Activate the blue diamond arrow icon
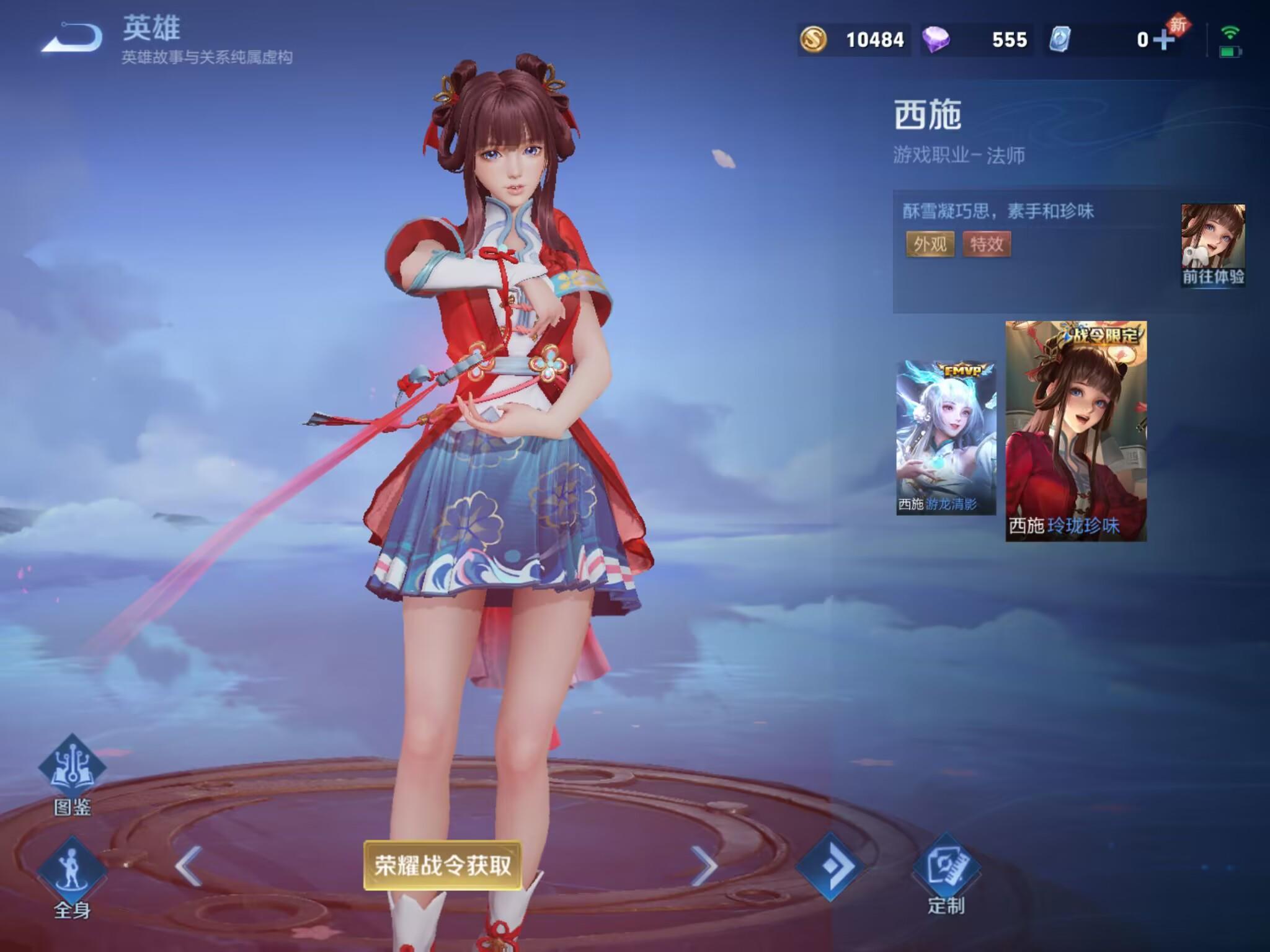The image size is (1270, 952). point(830,865)
